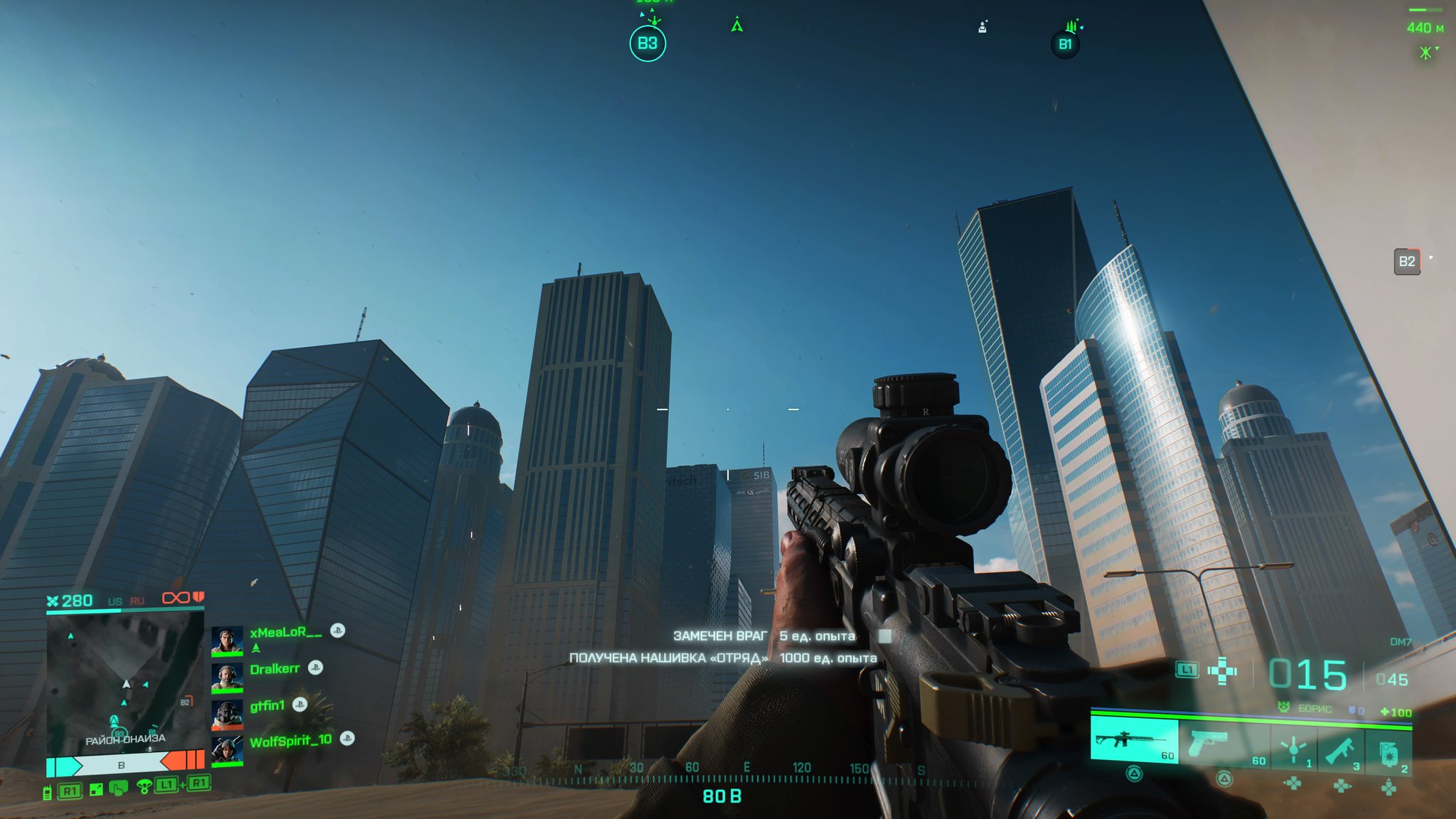Click the sector B progress bar
Viewport: 1456px width, 819px height.
point(122,765)
